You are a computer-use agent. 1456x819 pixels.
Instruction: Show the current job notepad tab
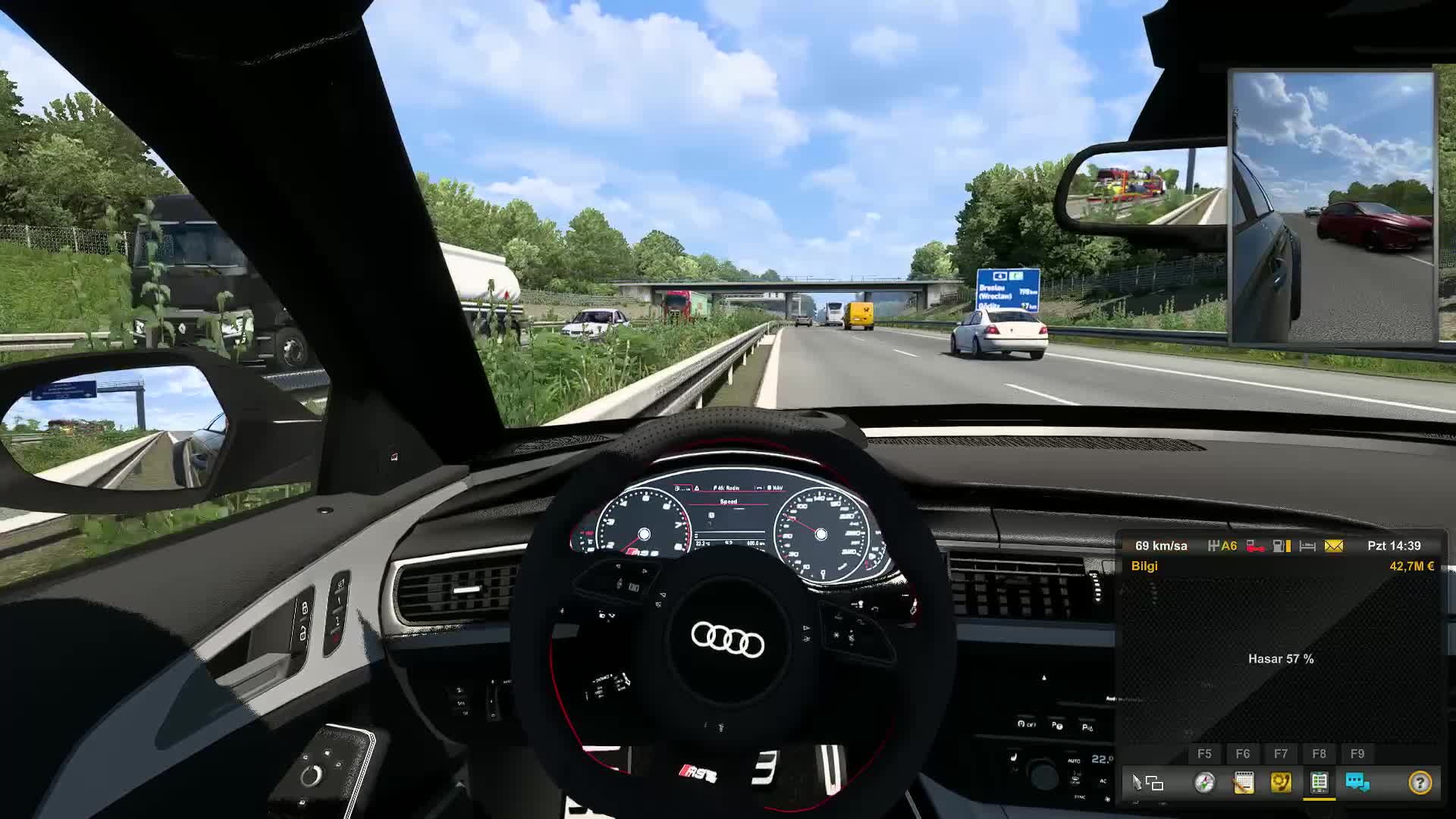(x=1243, y=783)
